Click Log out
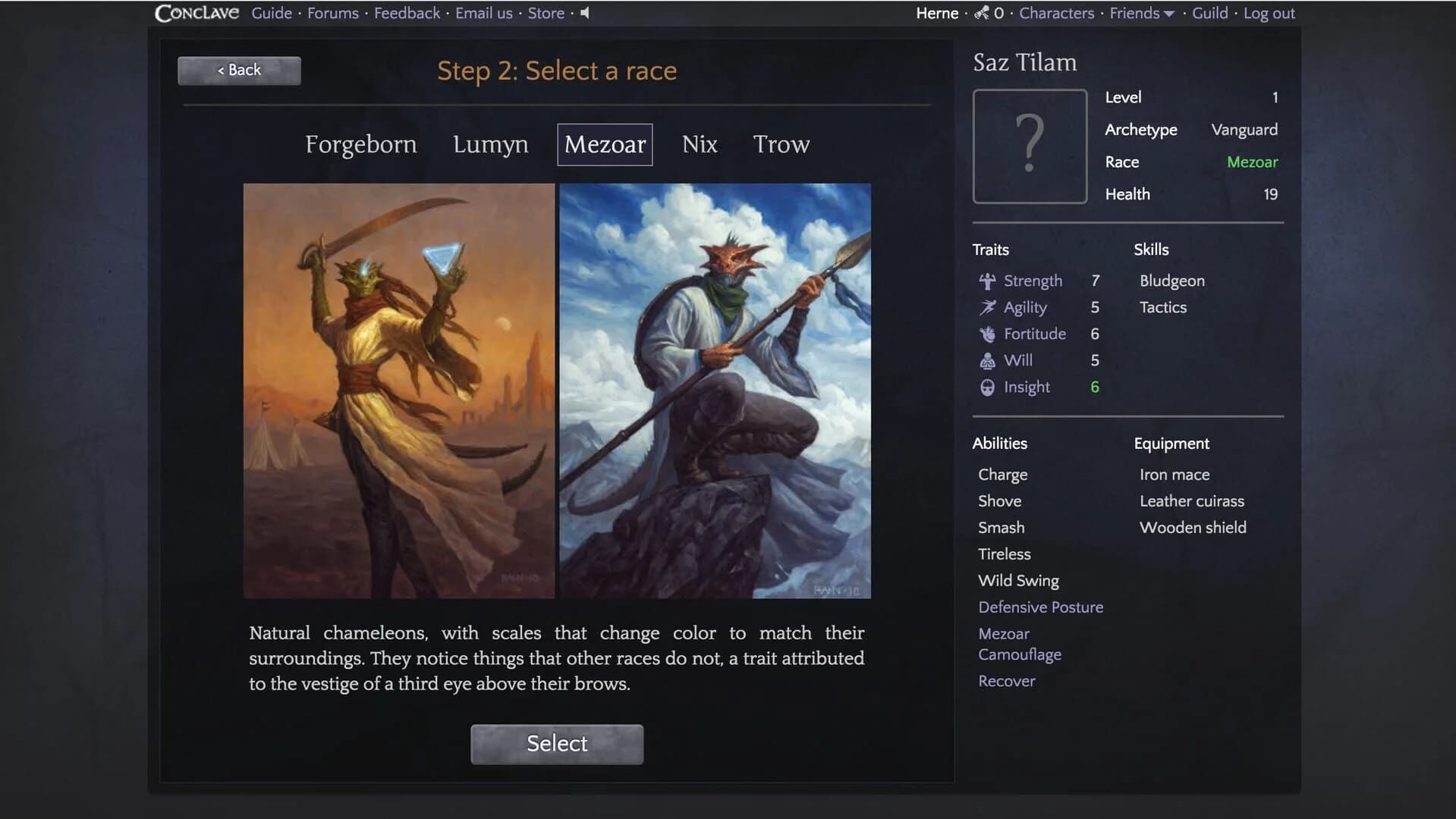The image size is (1456, 819). [1268, 13]
